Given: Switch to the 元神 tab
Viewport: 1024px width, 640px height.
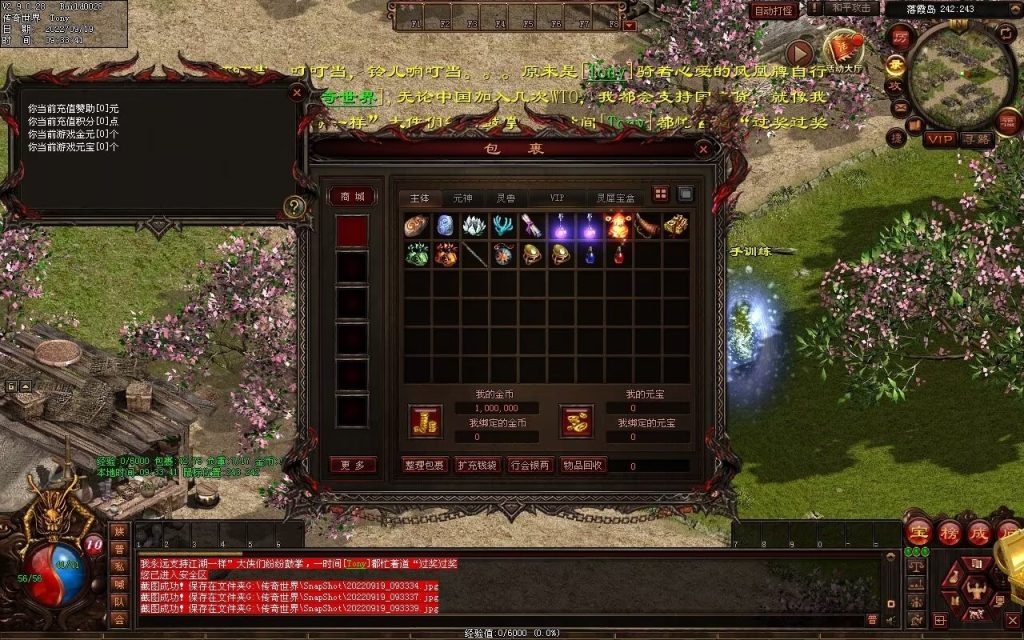Looking at the screenshot, I should [x=462, y=198].
